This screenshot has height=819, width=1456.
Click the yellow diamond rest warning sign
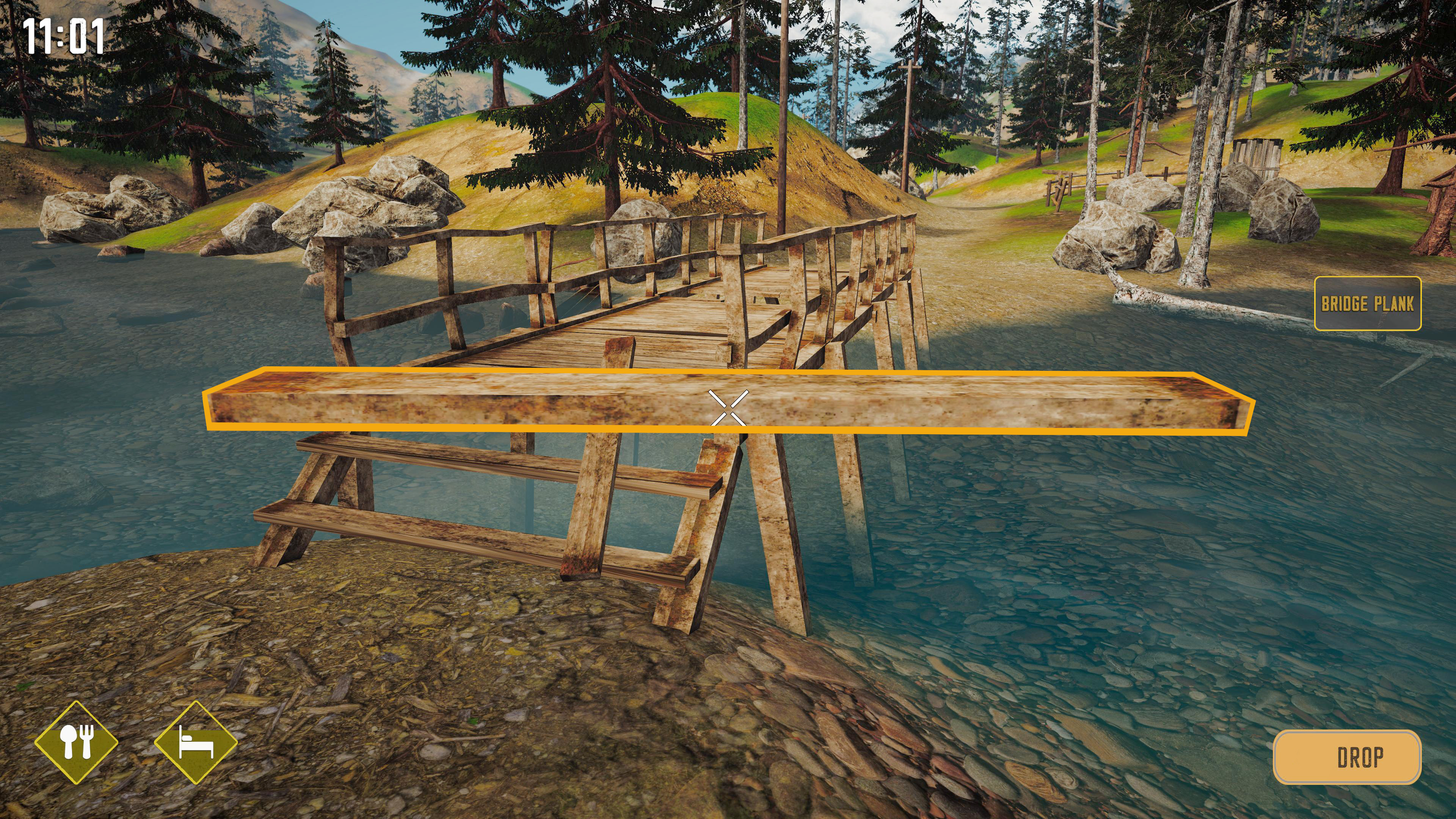click(195, 741)
